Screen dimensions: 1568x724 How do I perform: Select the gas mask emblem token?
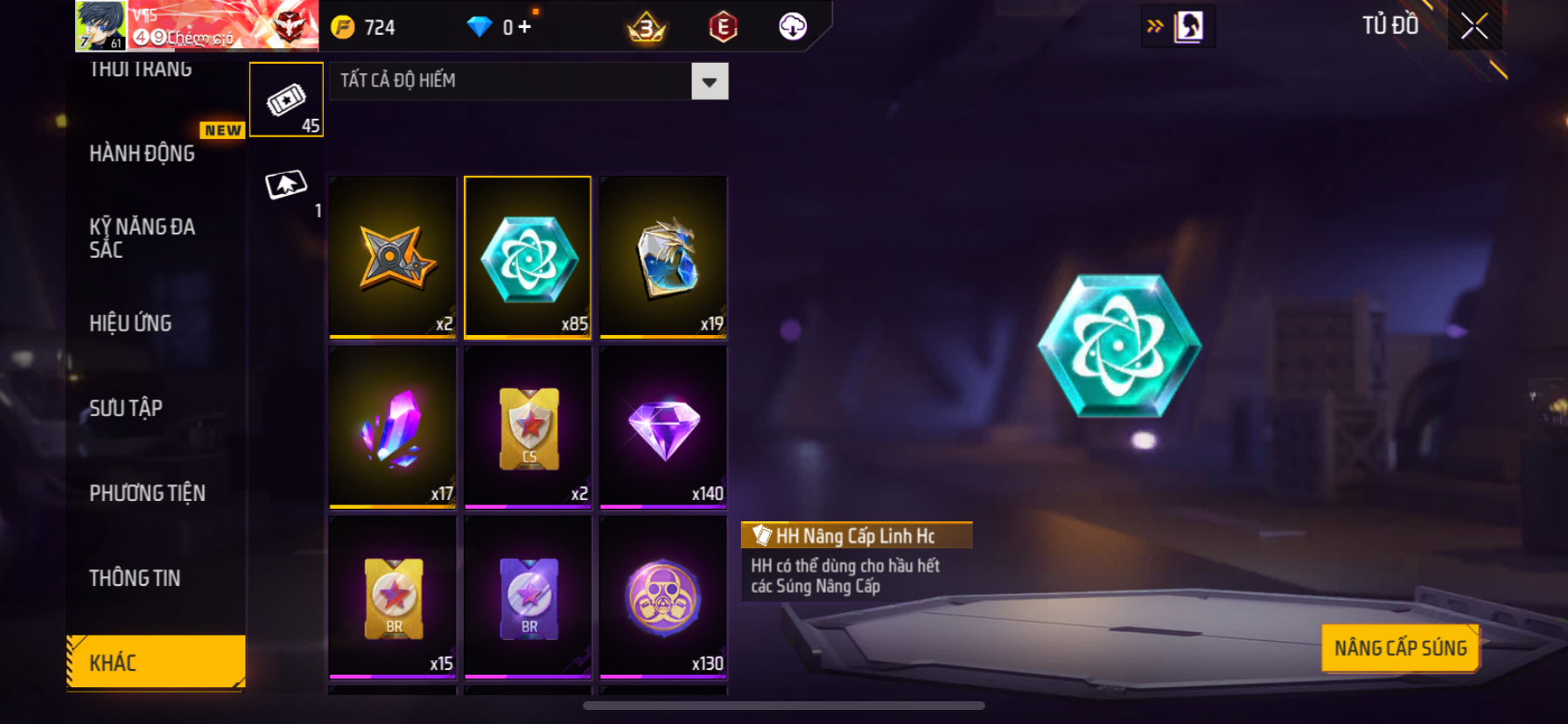(663, 597)
